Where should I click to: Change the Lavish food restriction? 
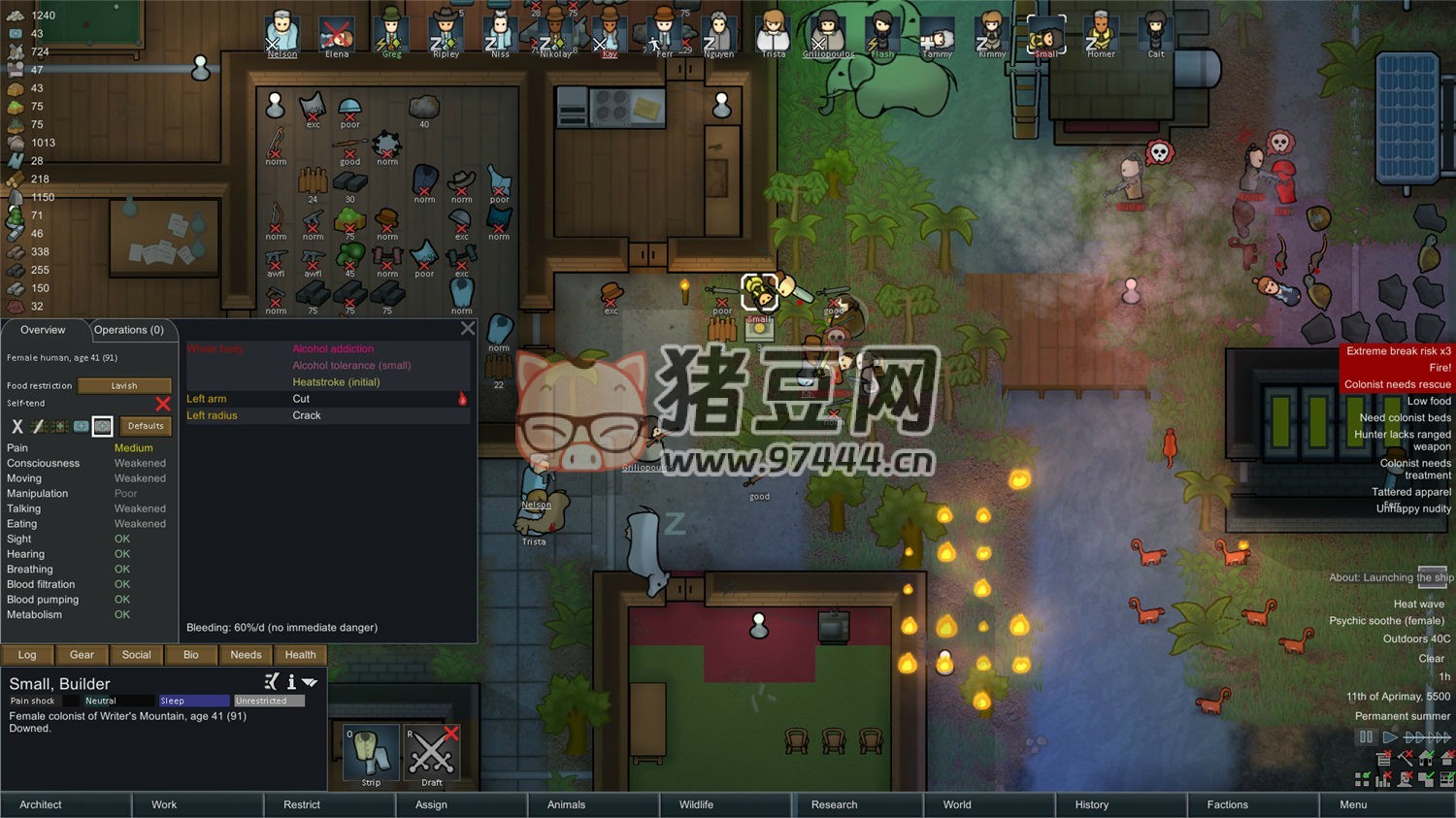point(124,385)
